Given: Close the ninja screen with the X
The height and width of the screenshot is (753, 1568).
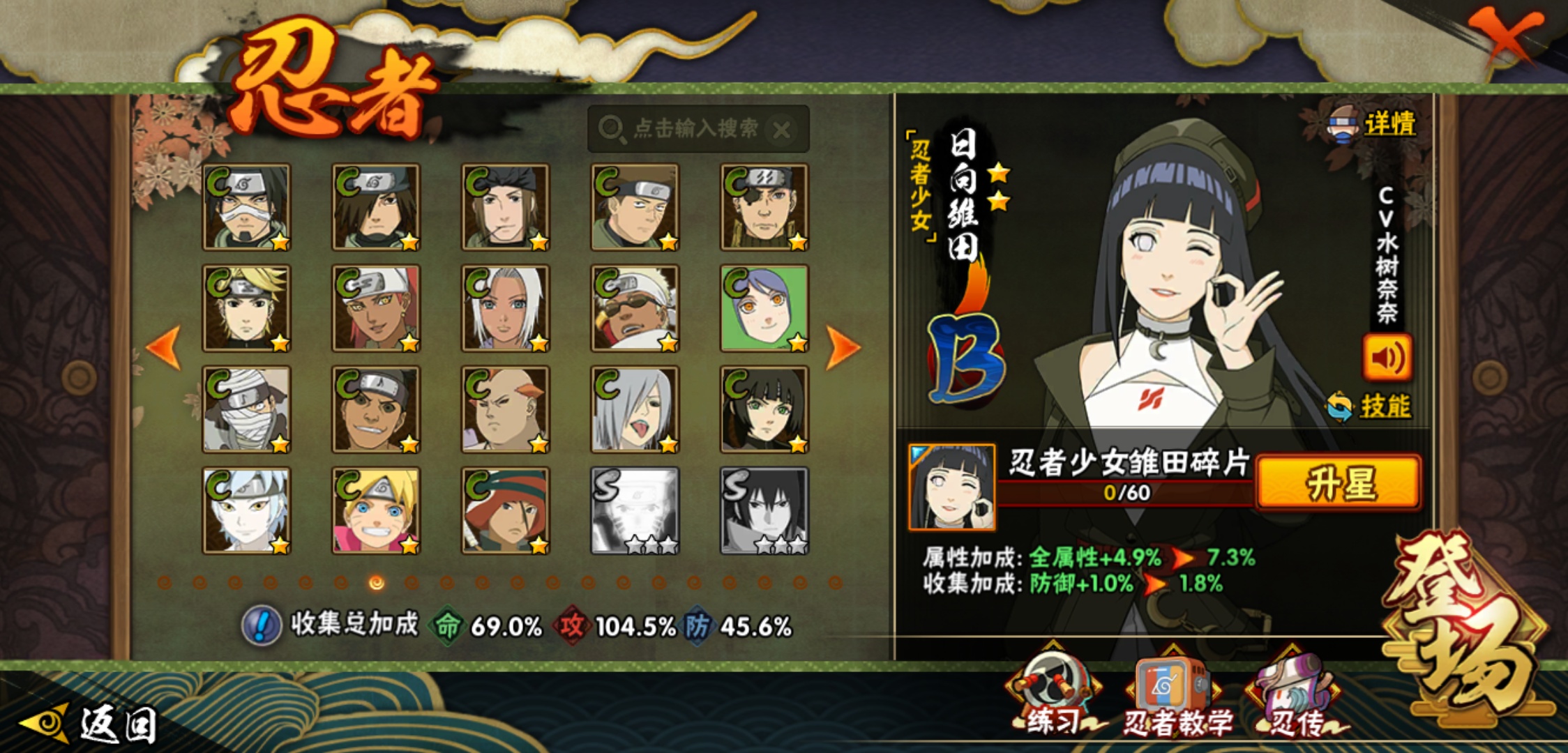Looking at the screenshot, I should tap(1507, 35).
